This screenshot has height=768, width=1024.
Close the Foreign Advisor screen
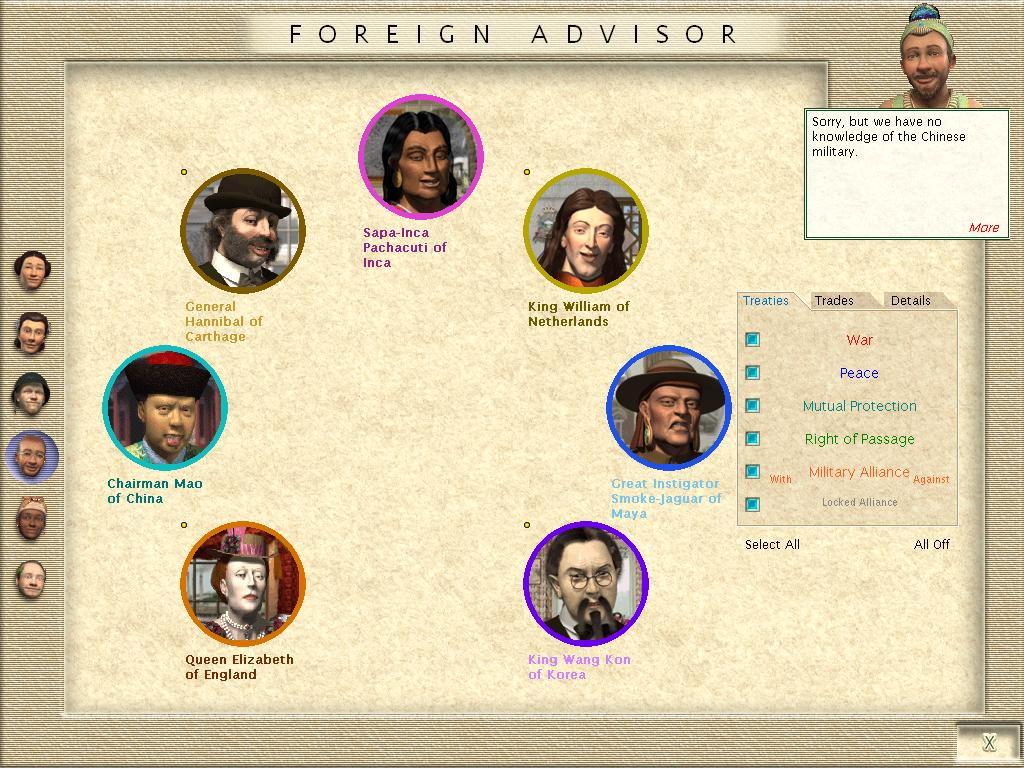tap(988, 742)
